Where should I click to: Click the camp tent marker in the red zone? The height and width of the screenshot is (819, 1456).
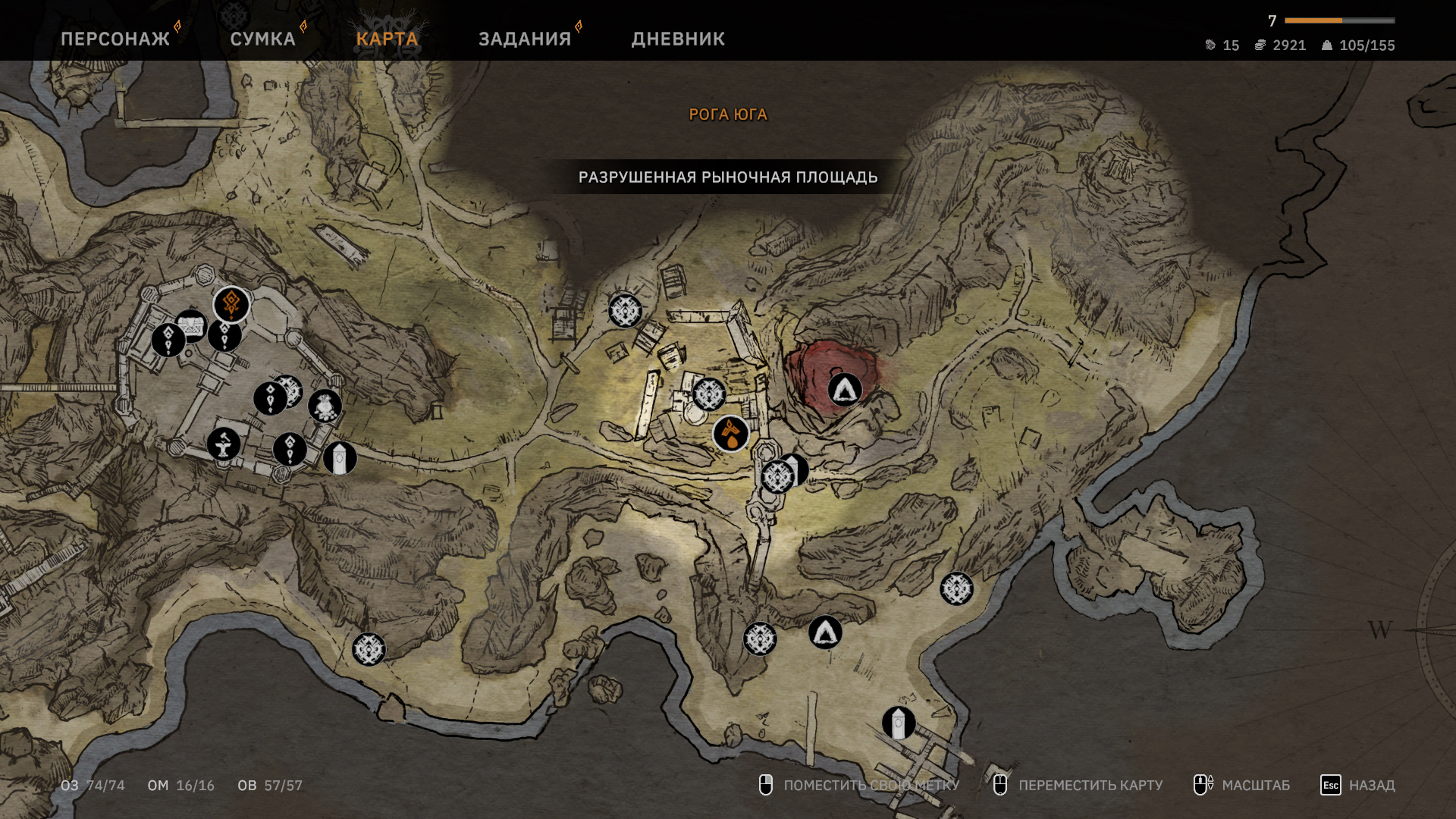845,390
